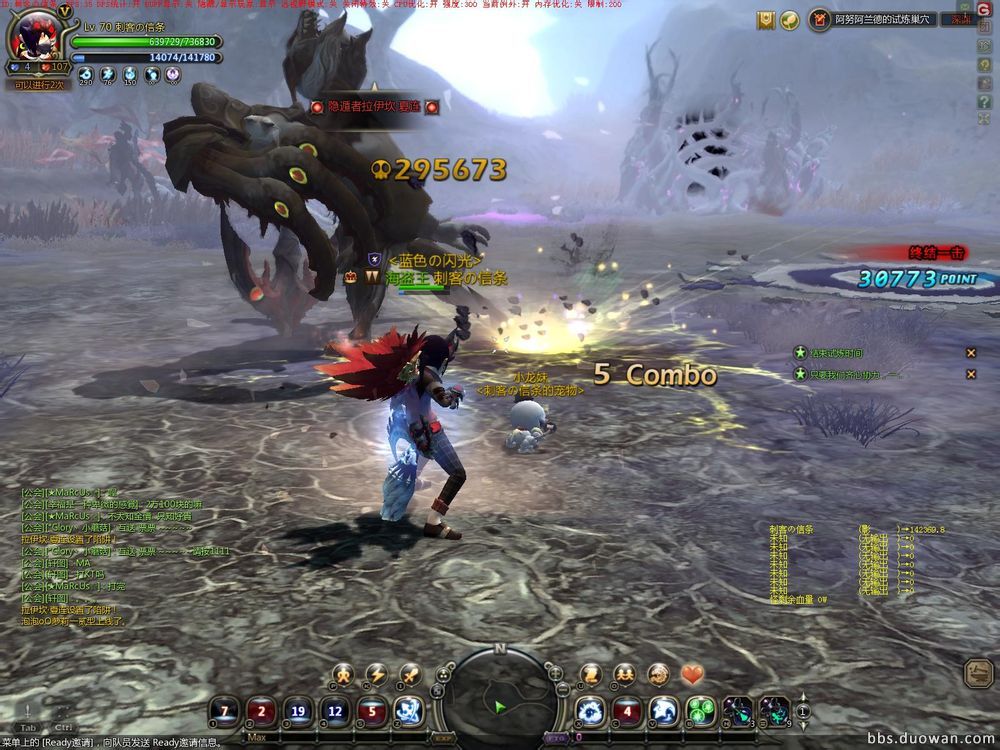Viewport: 1000px width, 750px height.
Task: Toggle the return arrow button at right edge
Action: (x=979, y=673)
